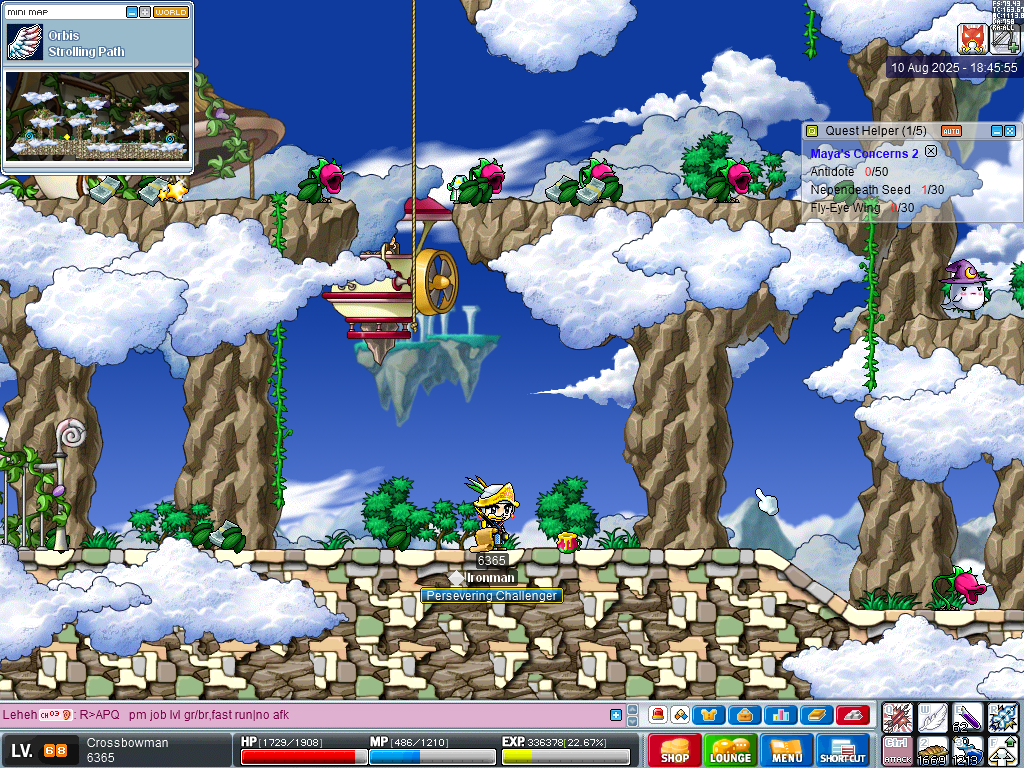The width and height of the screenshot is (1024, 768).
Task: Open the LOUNGE button
Action: pyautogui.click(x=731, y=750)
